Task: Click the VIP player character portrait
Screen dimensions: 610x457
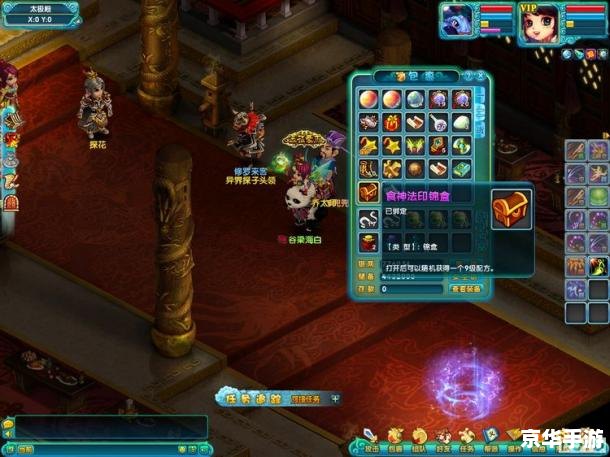Action: click(x=538, y=22)
